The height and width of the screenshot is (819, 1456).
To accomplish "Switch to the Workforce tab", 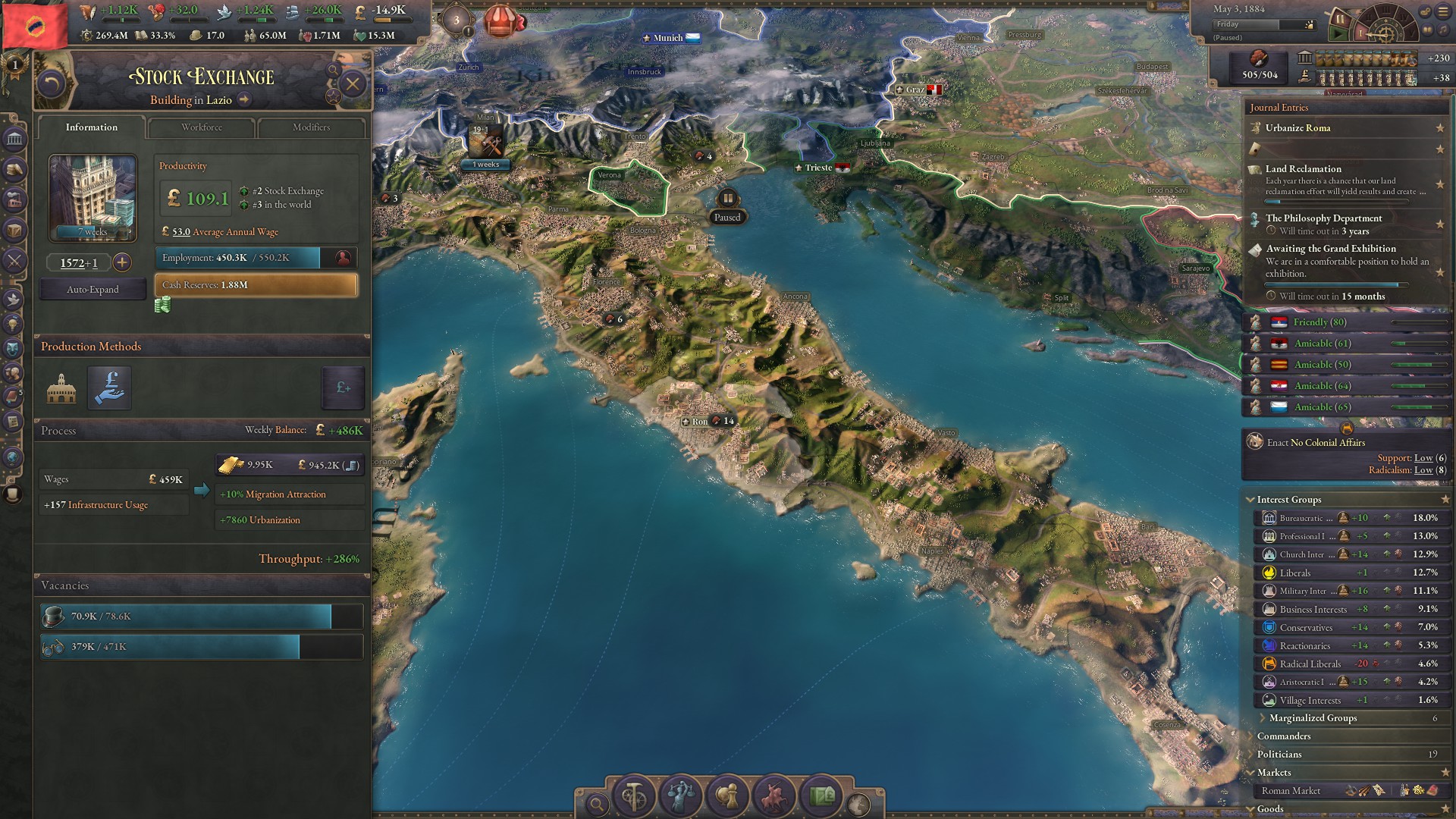I will coord(200,127).
